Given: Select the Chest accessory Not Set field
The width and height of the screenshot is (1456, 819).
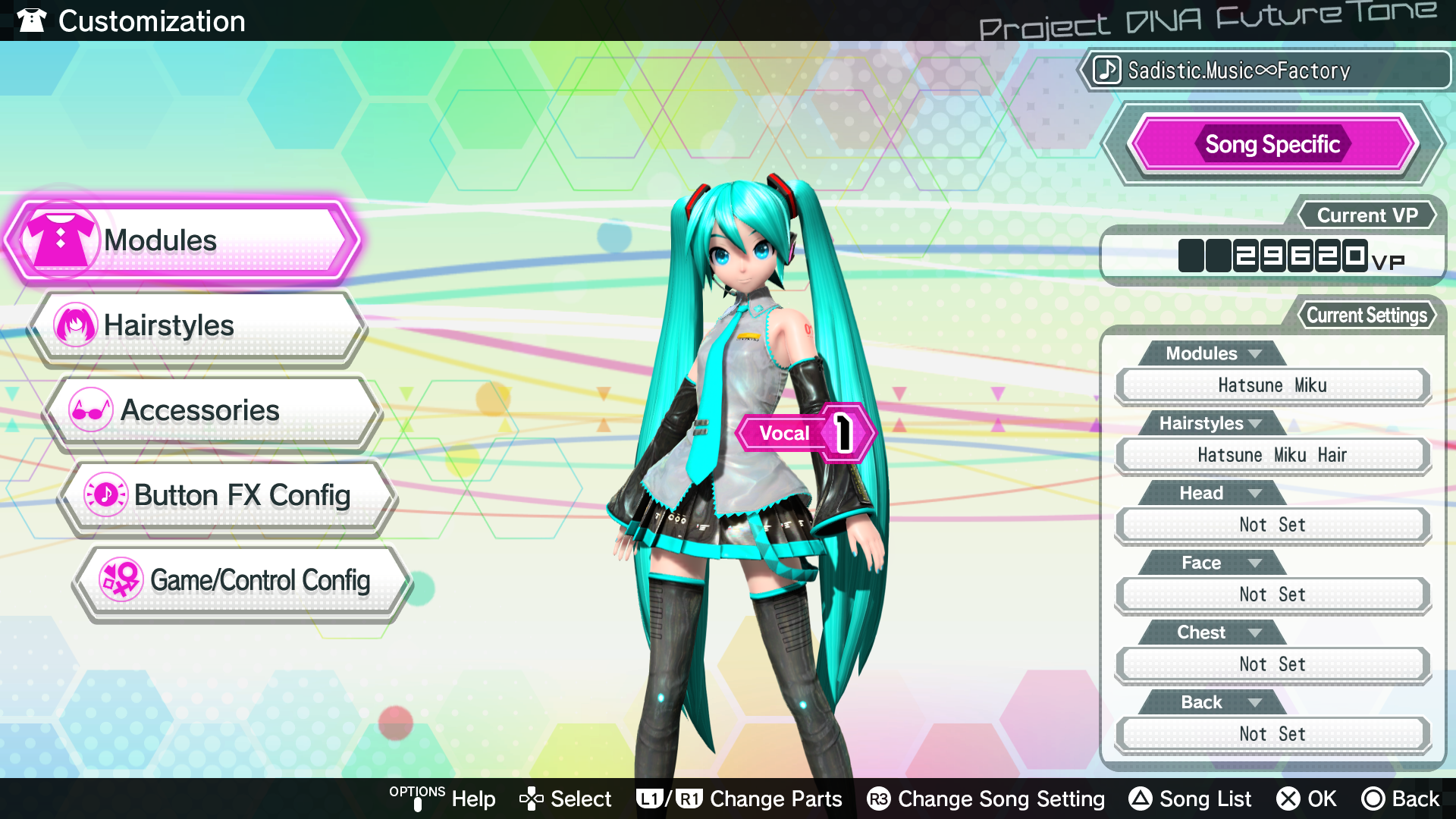Looking at the screenshot, I should pyautogui.click(x=1272, y=664).
